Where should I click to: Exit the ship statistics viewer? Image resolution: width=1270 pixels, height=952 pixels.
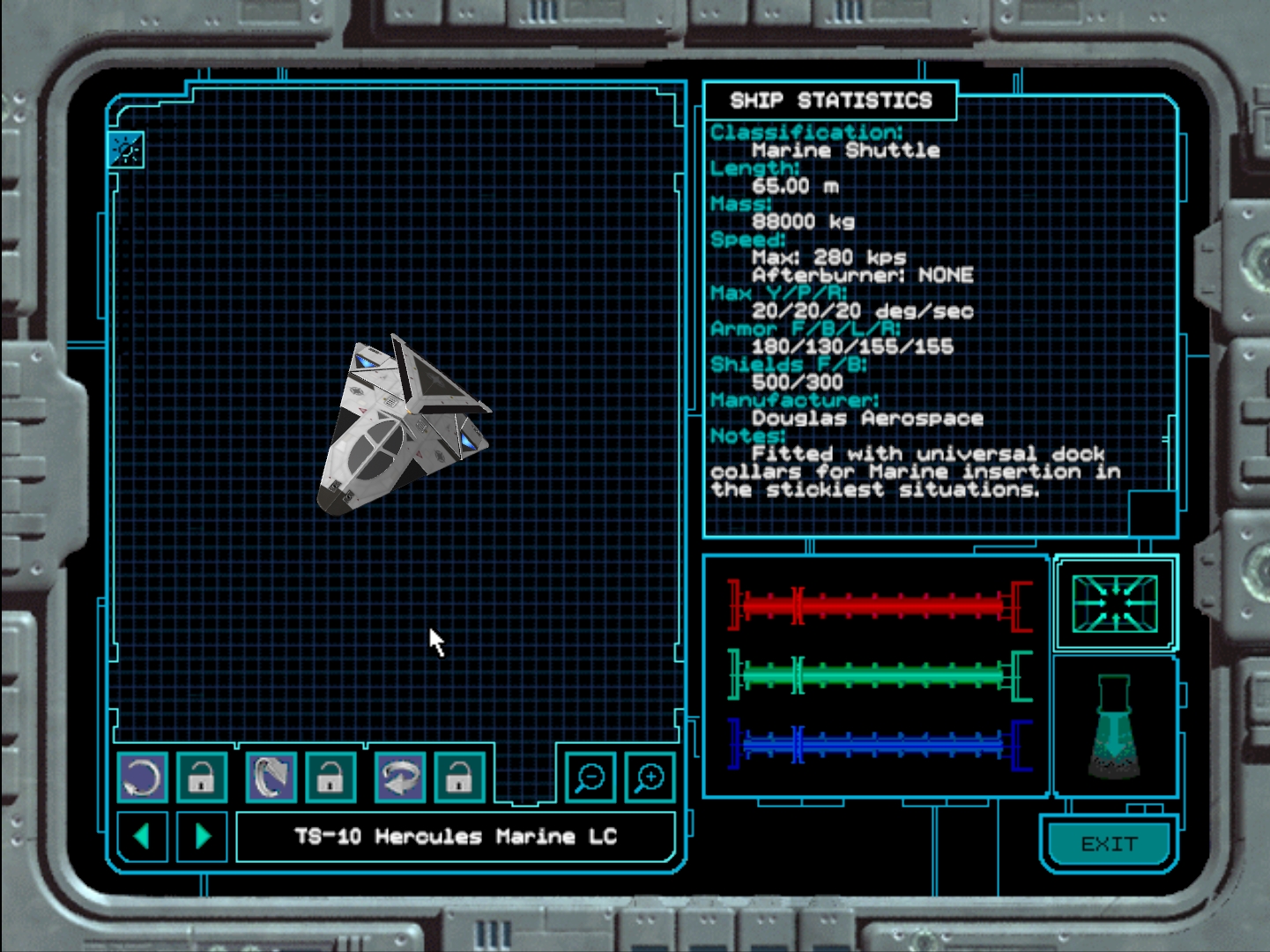(1109, 844)
